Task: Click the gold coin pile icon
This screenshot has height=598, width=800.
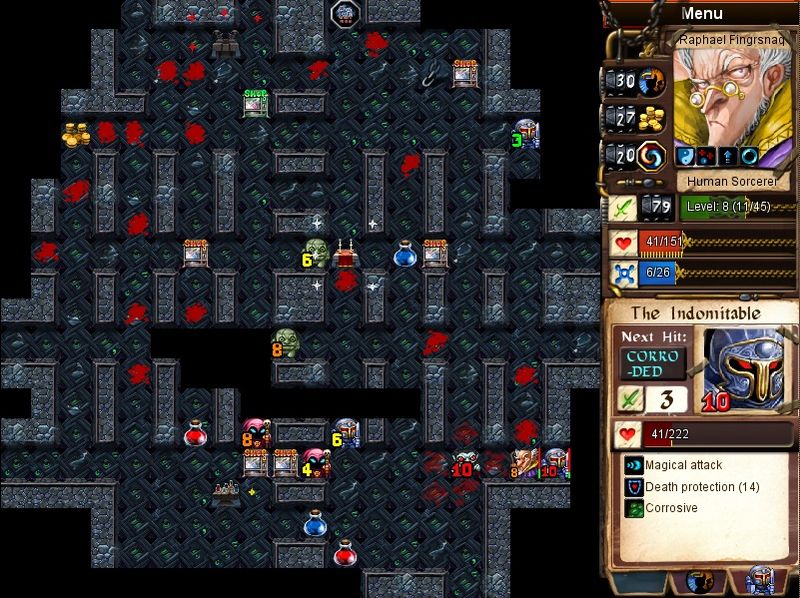Action: pos(653,118)
